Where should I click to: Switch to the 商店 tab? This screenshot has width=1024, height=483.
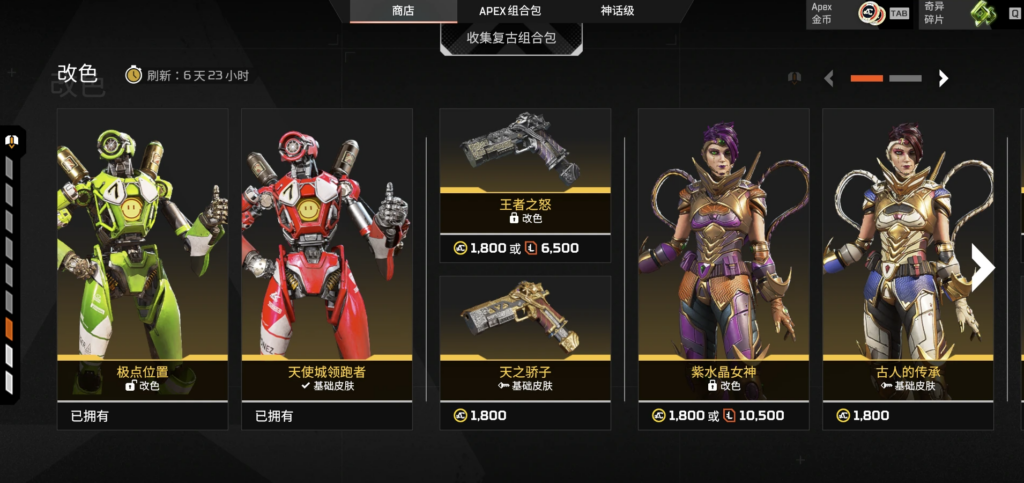pyautogui.click(x=403, y=11)
